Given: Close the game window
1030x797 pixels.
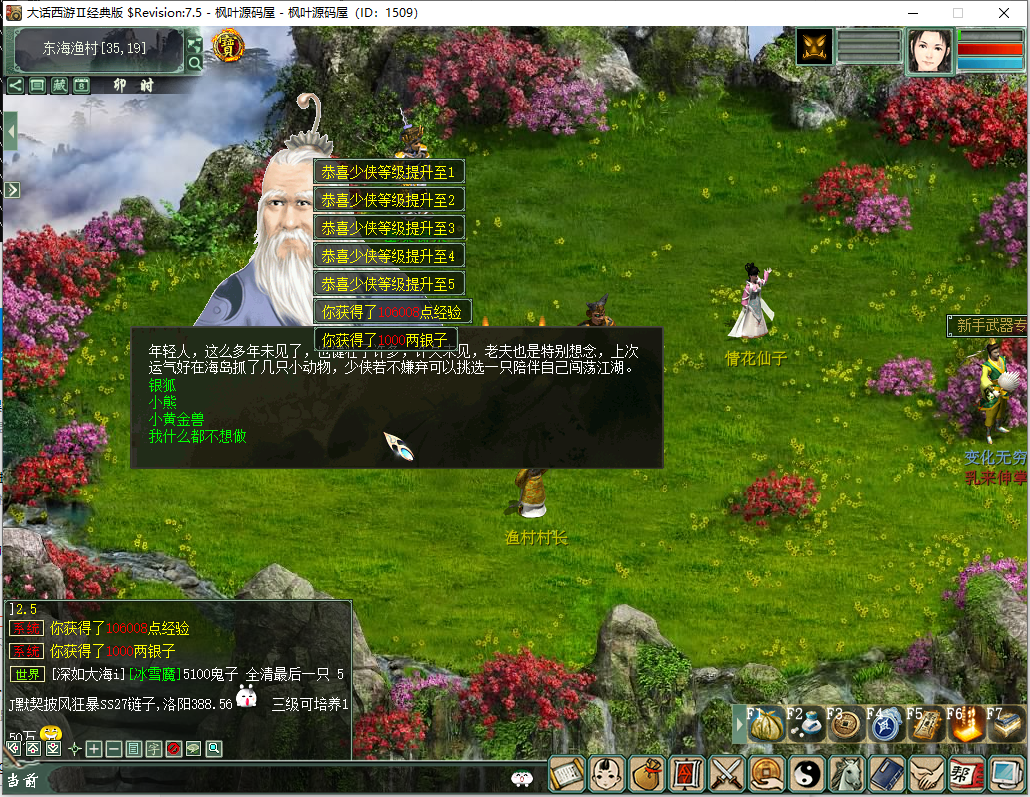Looking at the screenshot, I should pos(1004,13).
